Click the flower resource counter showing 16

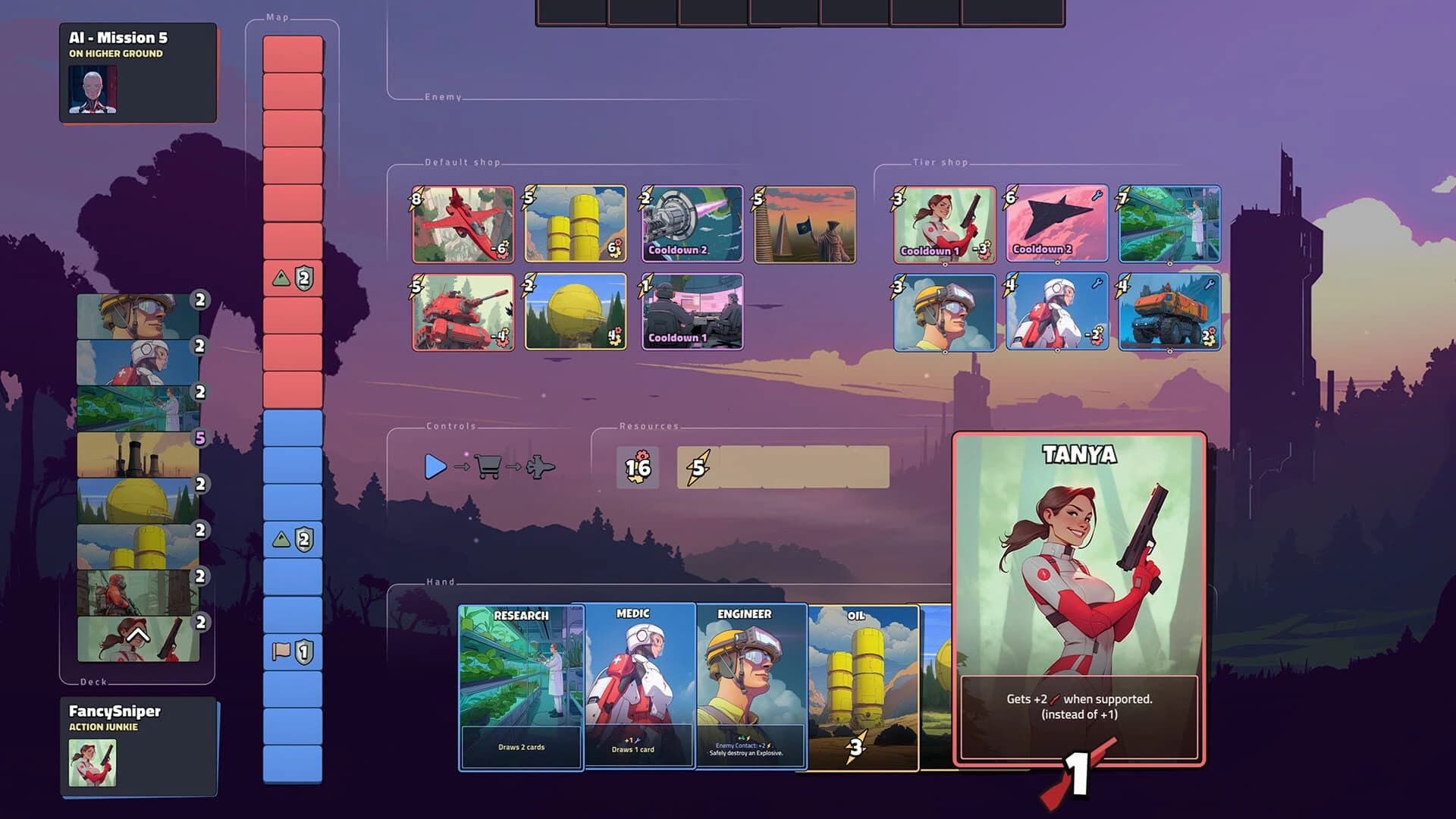click(x=637, y=468)
